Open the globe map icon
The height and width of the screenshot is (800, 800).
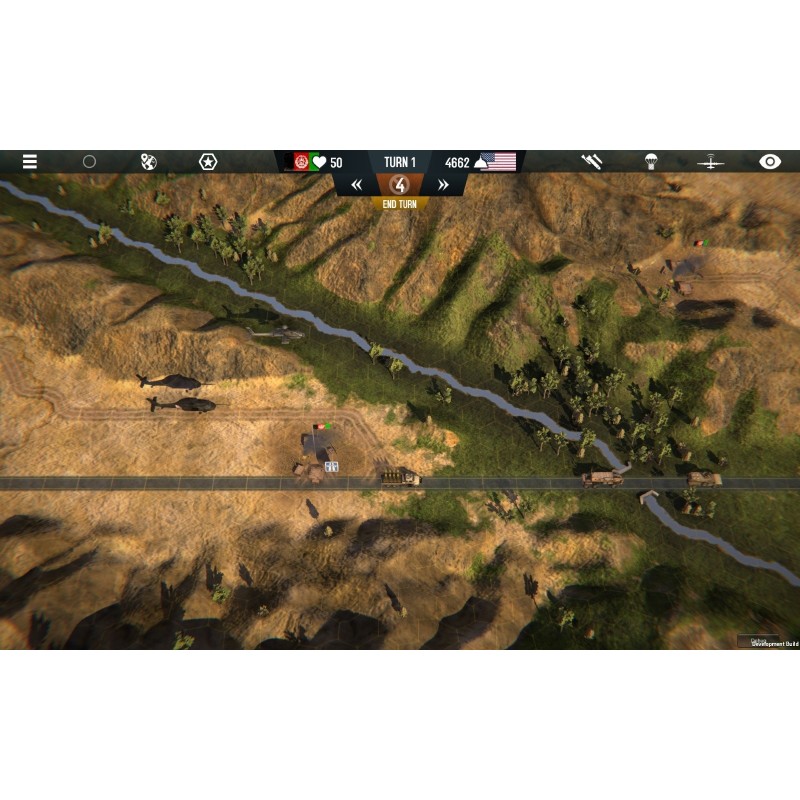click(148, 161)
